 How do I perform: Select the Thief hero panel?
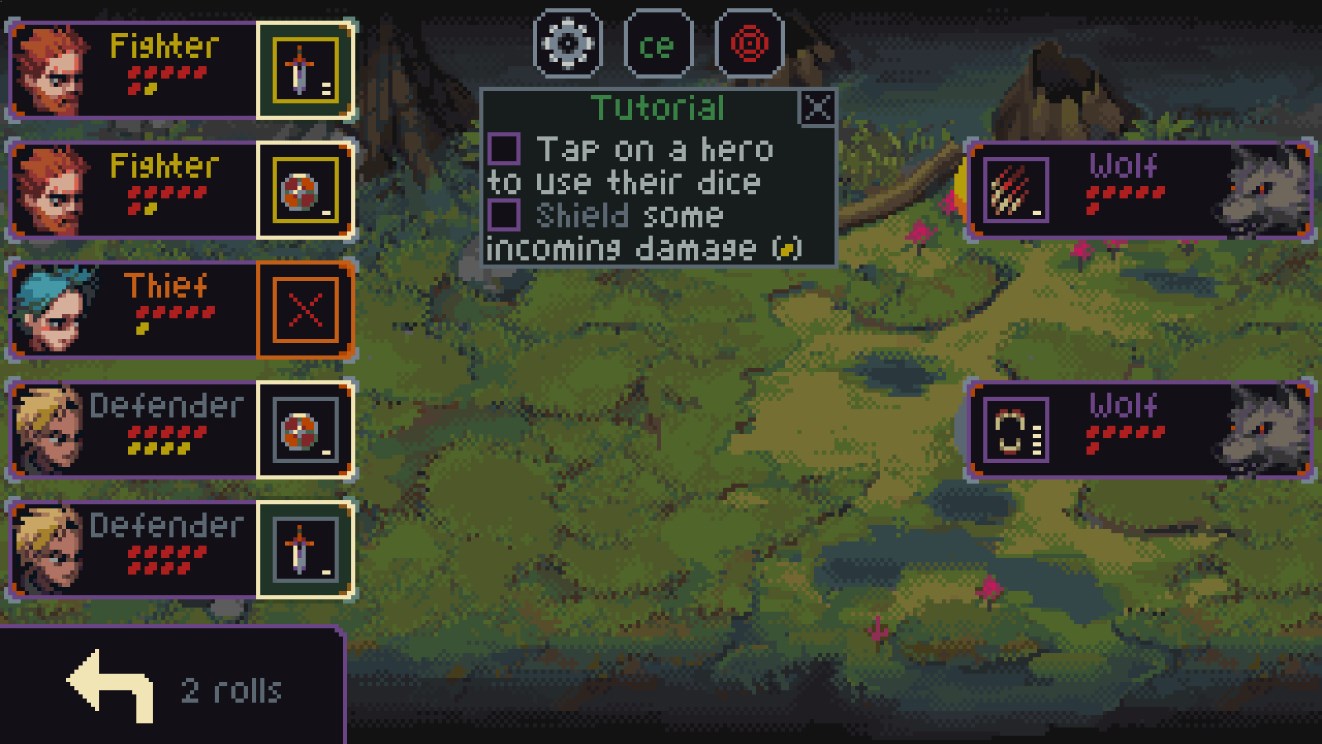[x=130, y=310]
